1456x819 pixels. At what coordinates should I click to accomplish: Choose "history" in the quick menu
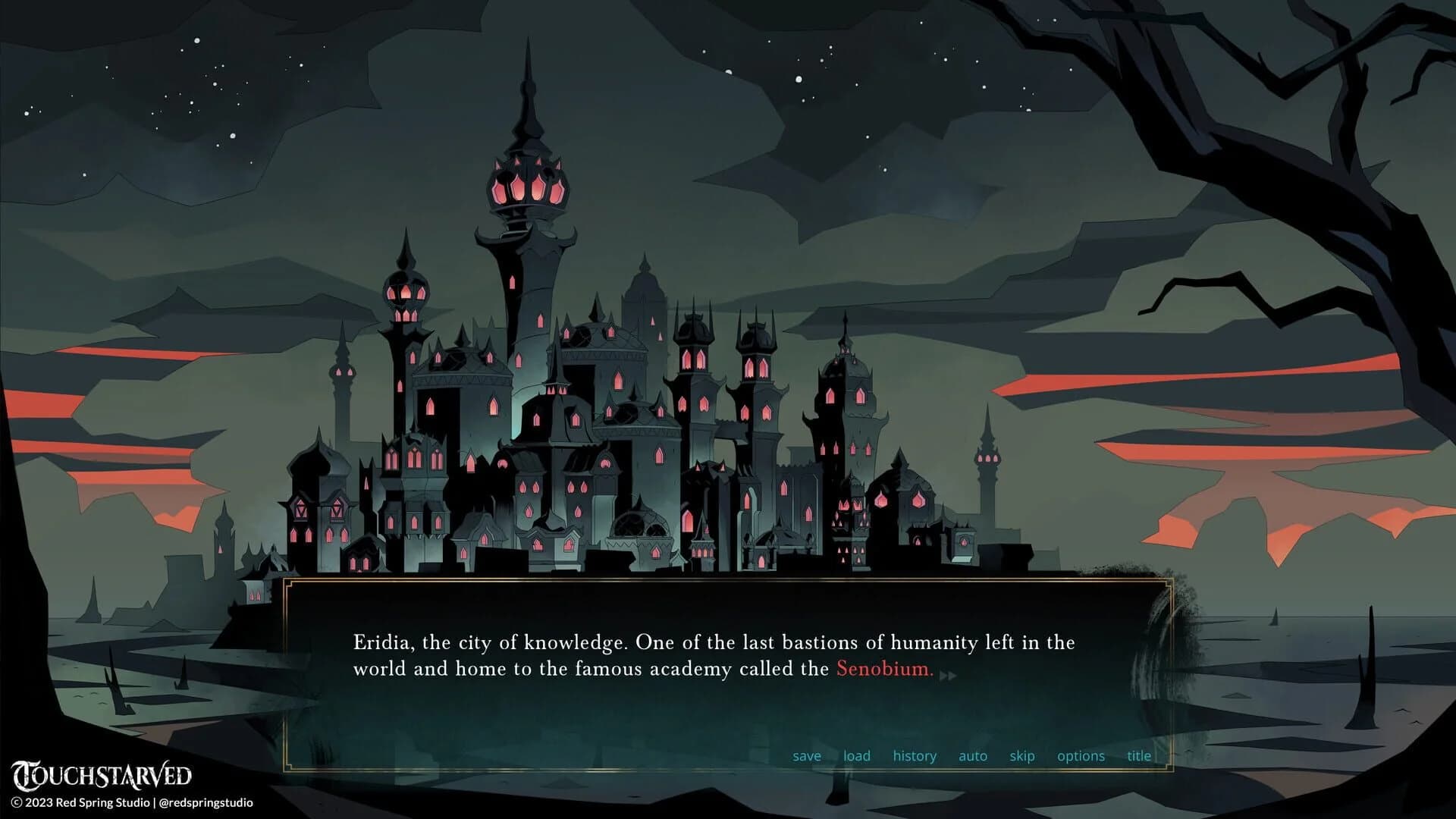[x=915, y=755]
